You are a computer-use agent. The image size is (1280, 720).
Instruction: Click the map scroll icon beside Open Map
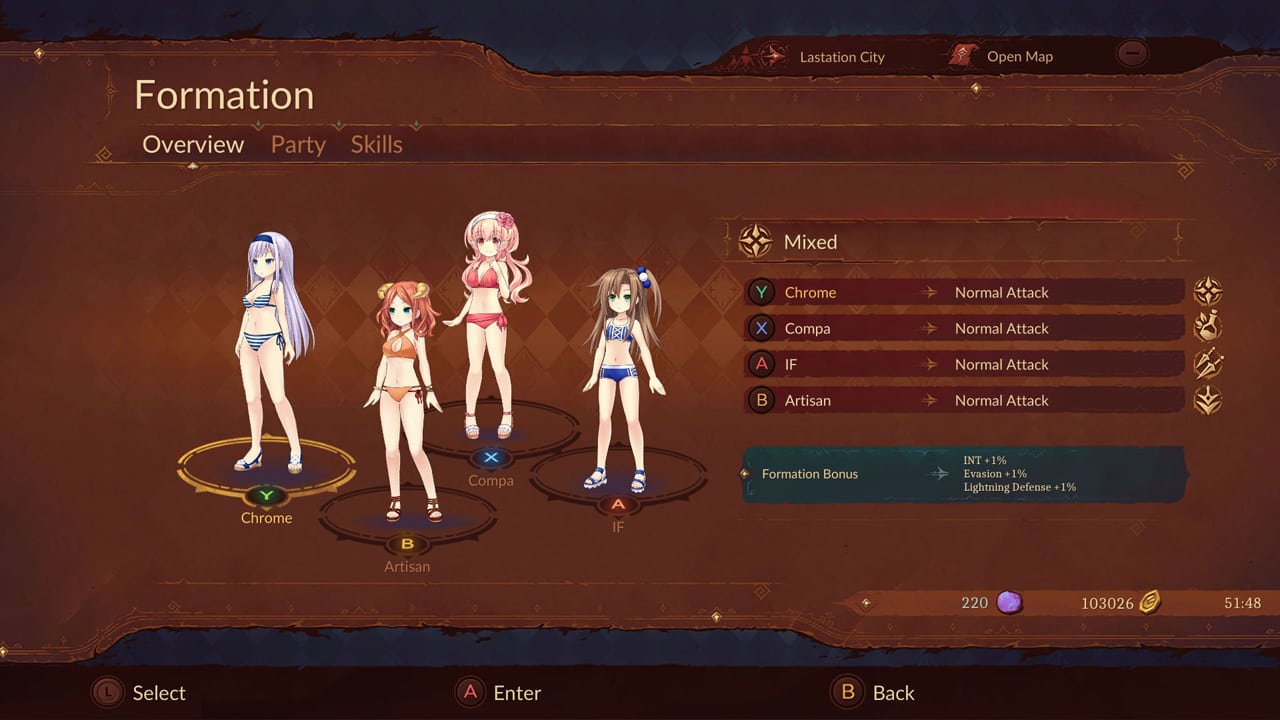click(x=962, y=55)
